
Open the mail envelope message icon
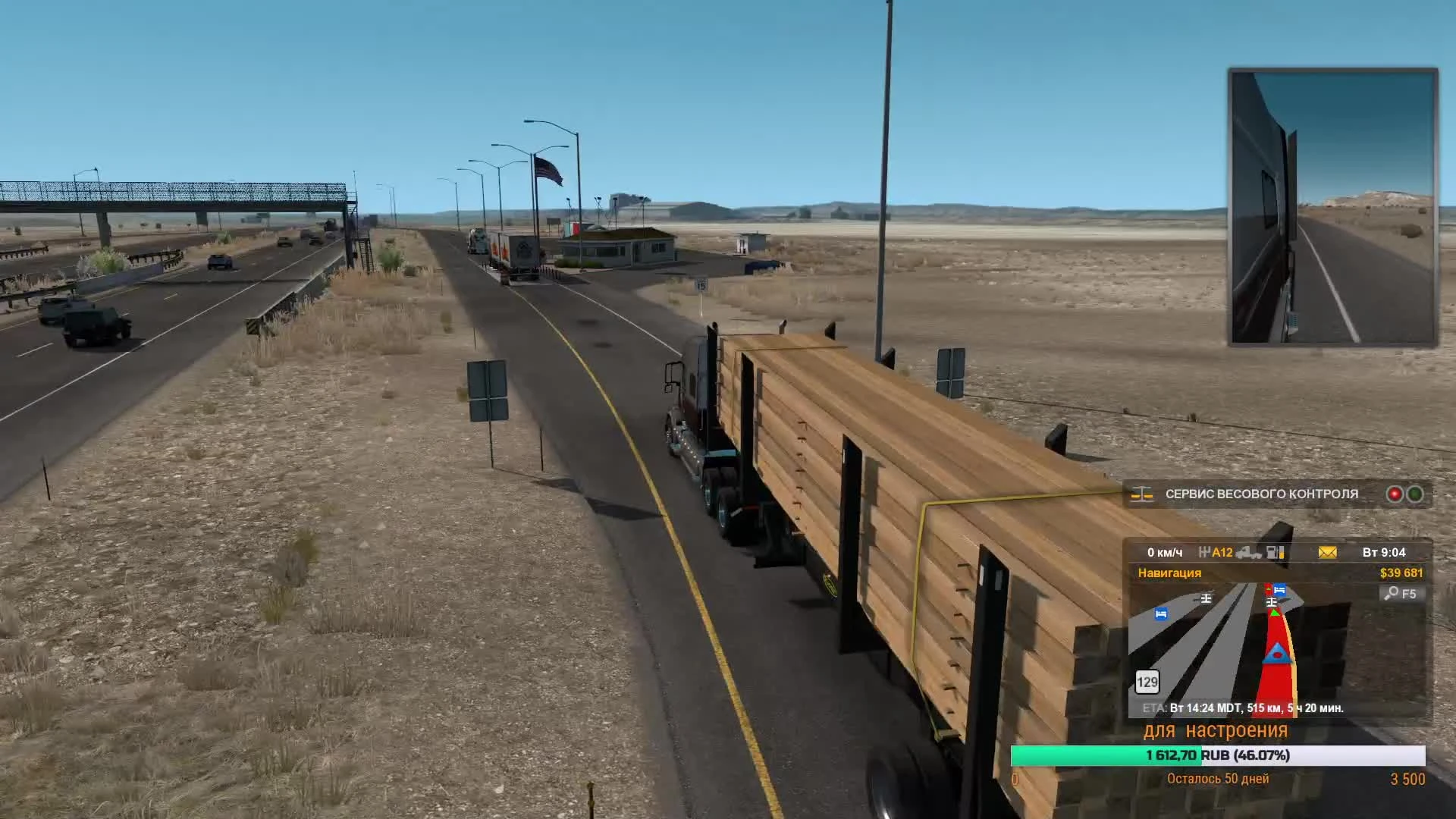pos(1326,552)
